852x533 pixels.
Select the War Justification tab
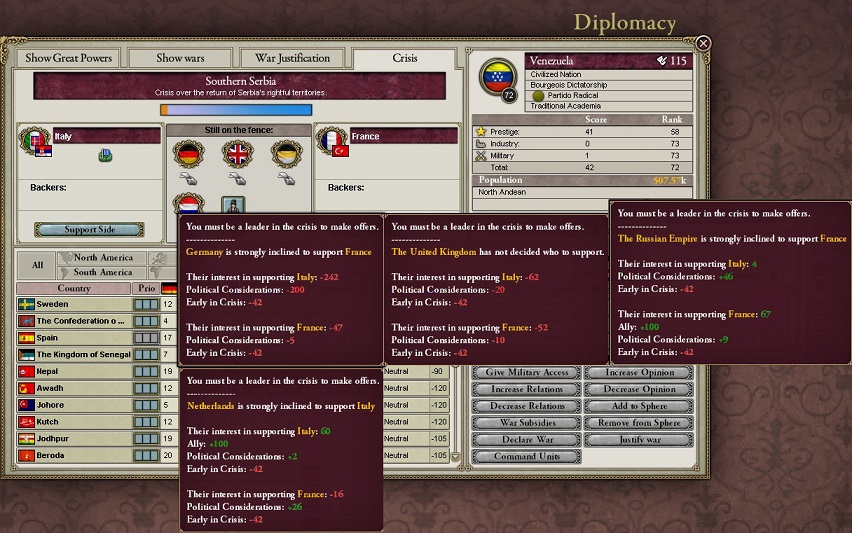291,58
